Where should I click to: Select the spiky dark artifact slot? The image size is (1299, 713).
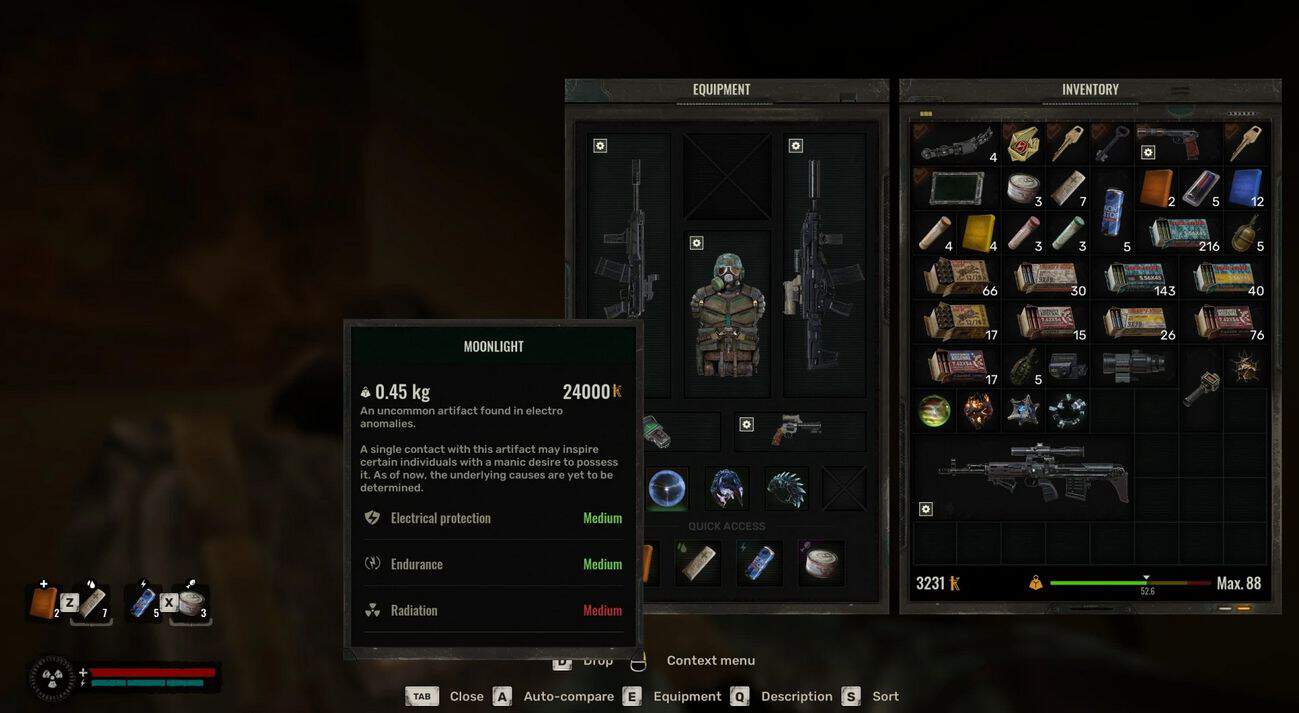[x=786, y=488]
